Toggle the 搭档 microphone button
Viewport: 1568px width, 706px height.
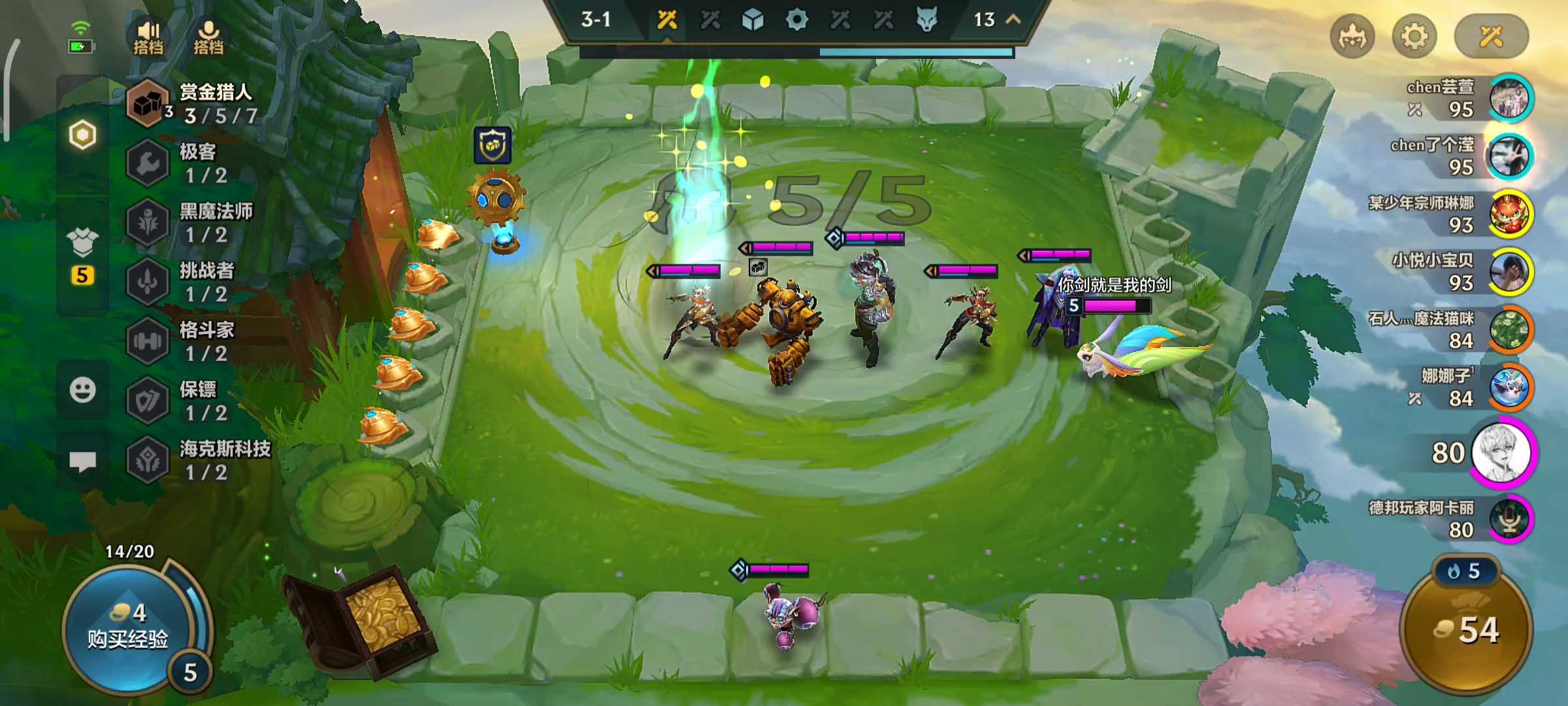pyautogui.click(x=208, y=37)
